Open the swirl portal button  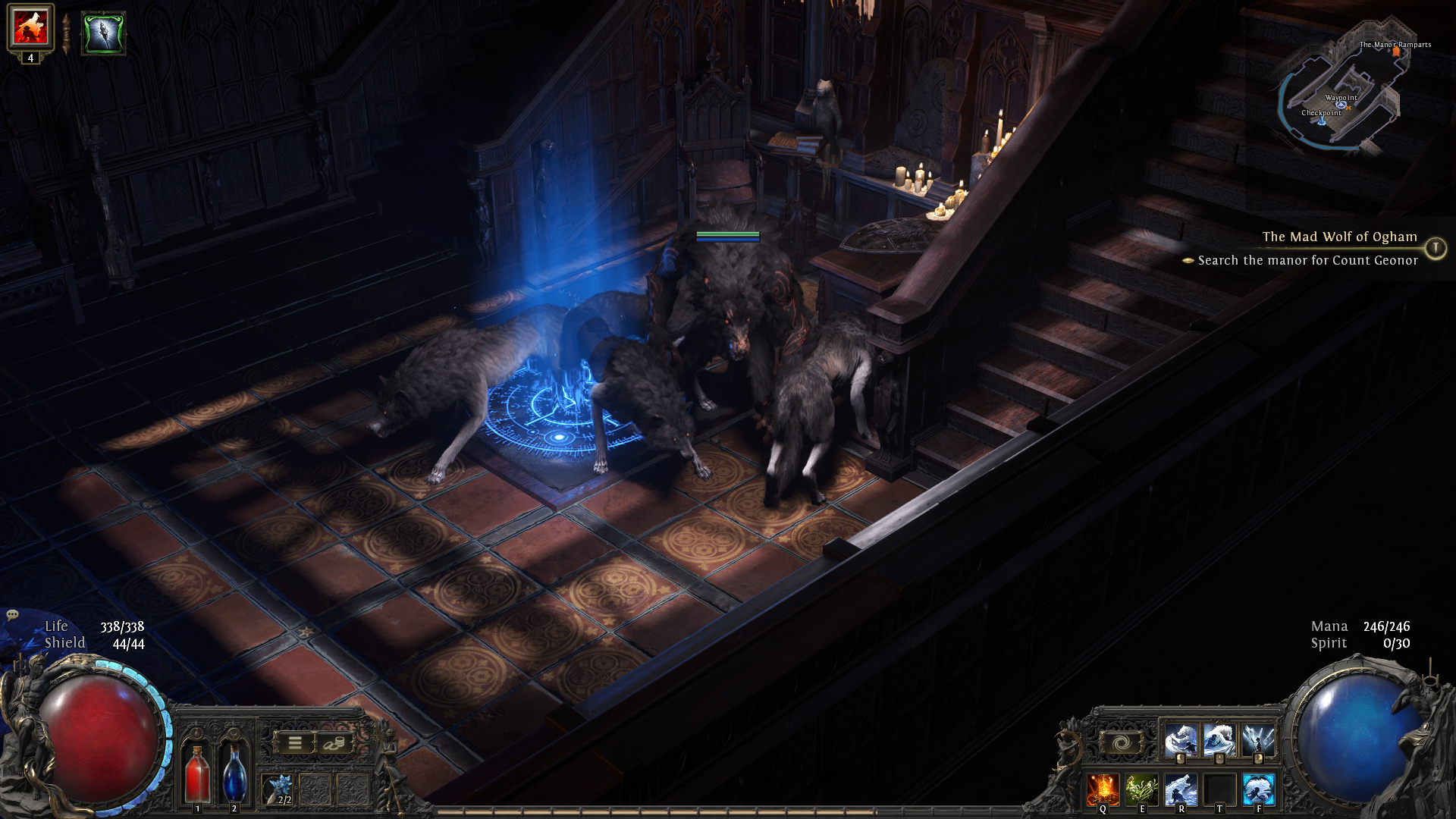point(1121,743)
